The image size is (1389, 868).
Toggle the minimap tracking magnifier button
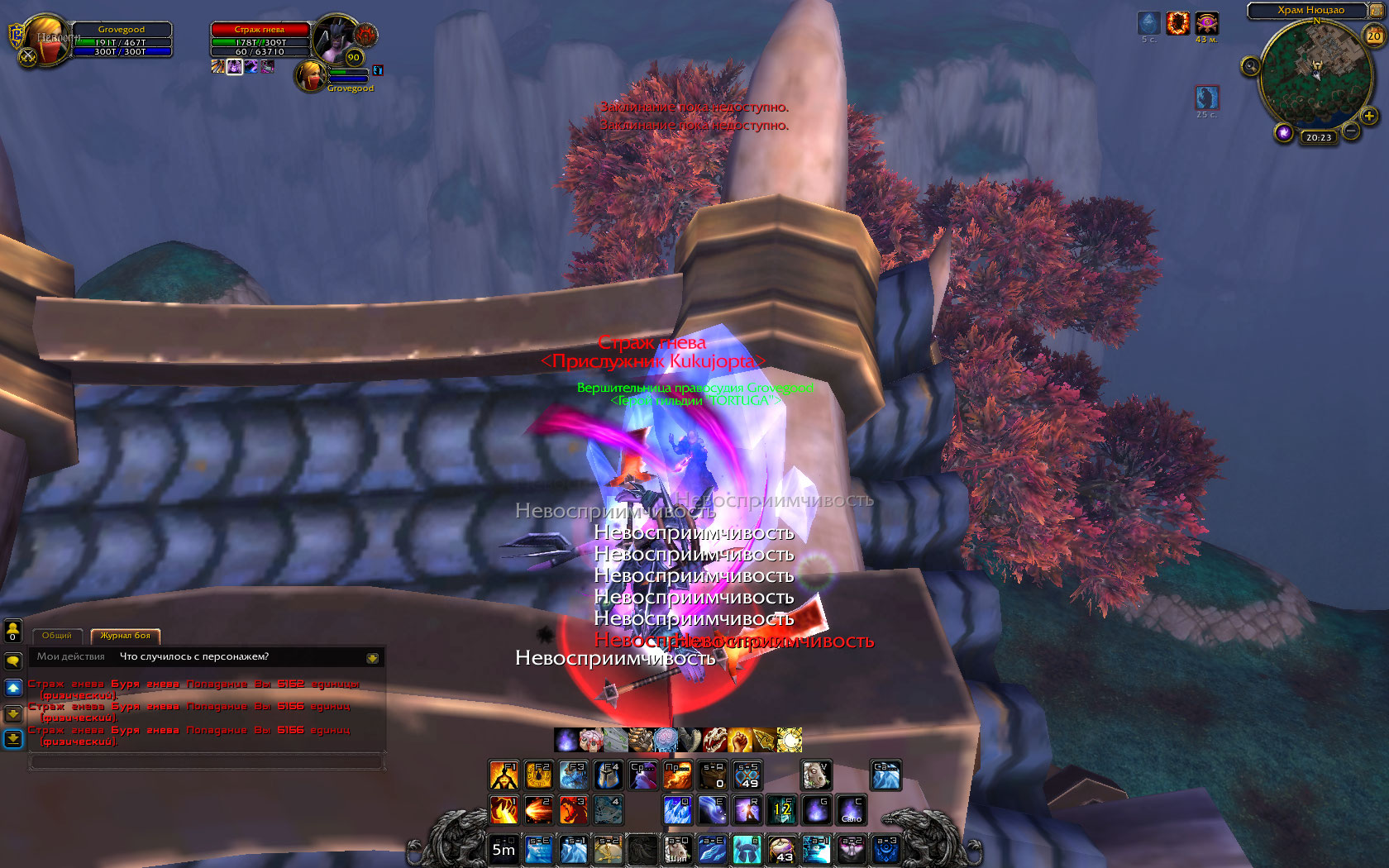point(1251,66)
